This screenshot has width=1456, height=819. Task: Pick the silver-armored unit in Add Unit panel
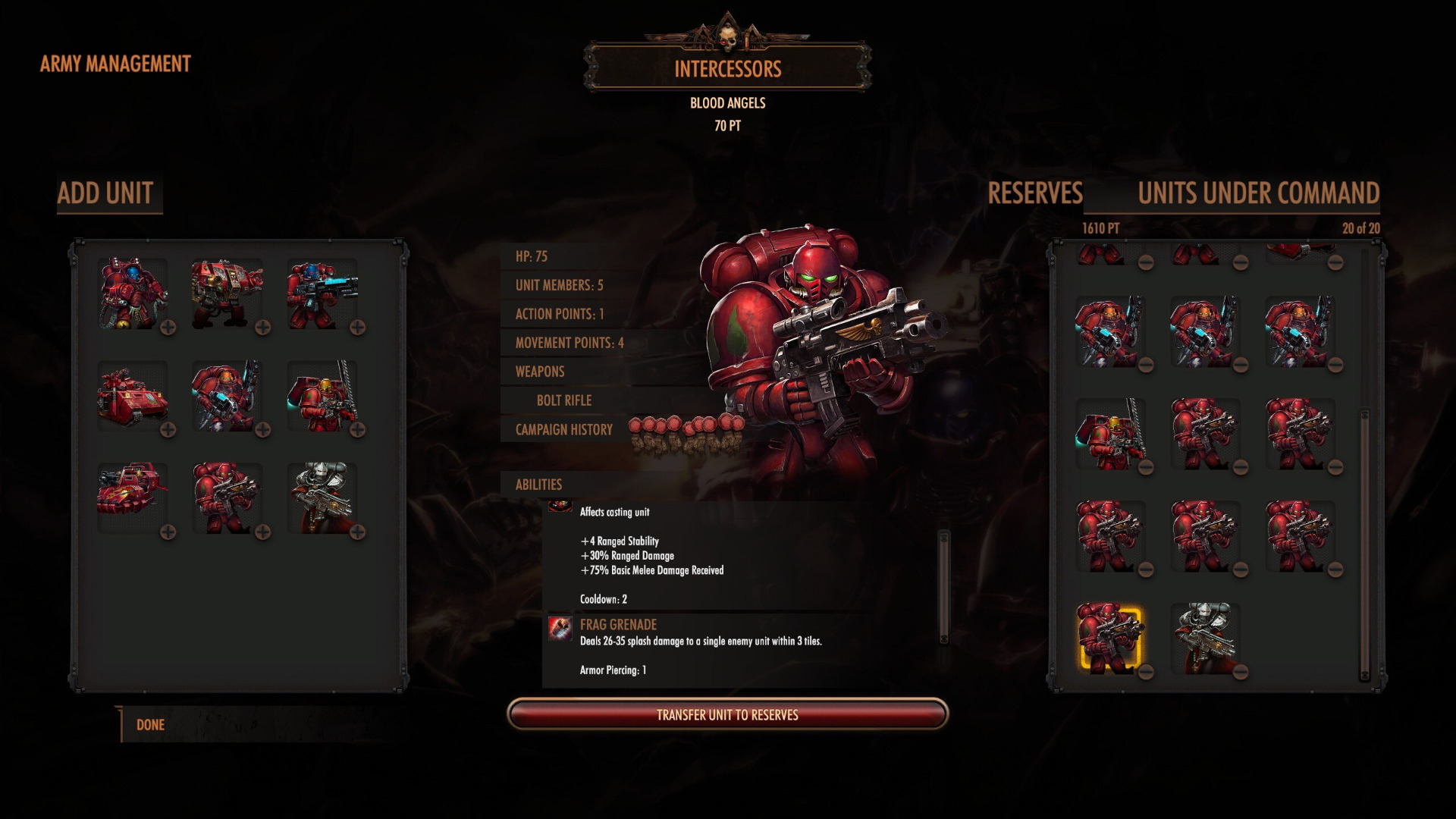click(322, 498)
